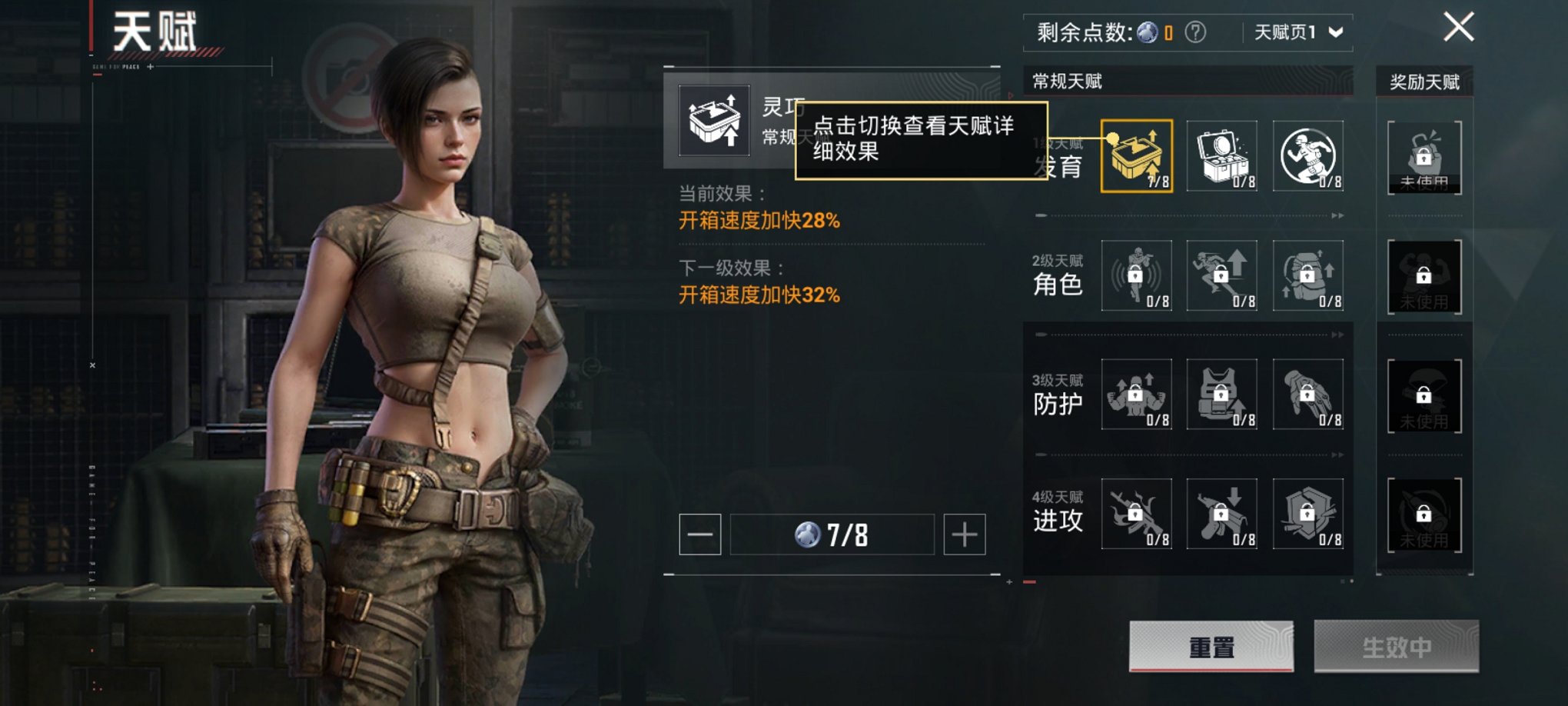Select the locked strongman talent in 防护 row

pos(1137,395)
